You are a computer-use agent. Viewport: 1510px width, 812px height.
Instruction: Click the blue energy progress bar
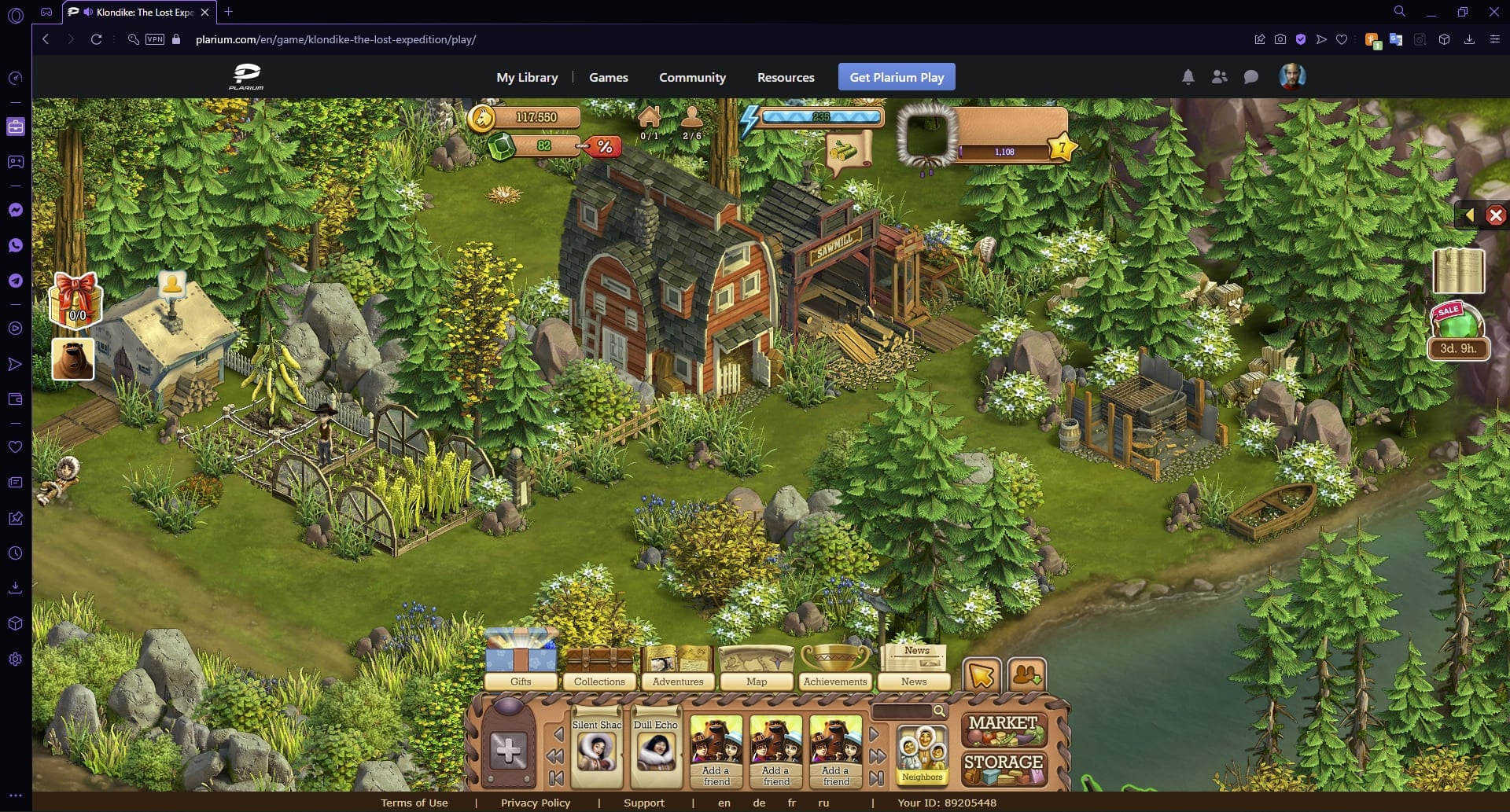coord(822,115)
